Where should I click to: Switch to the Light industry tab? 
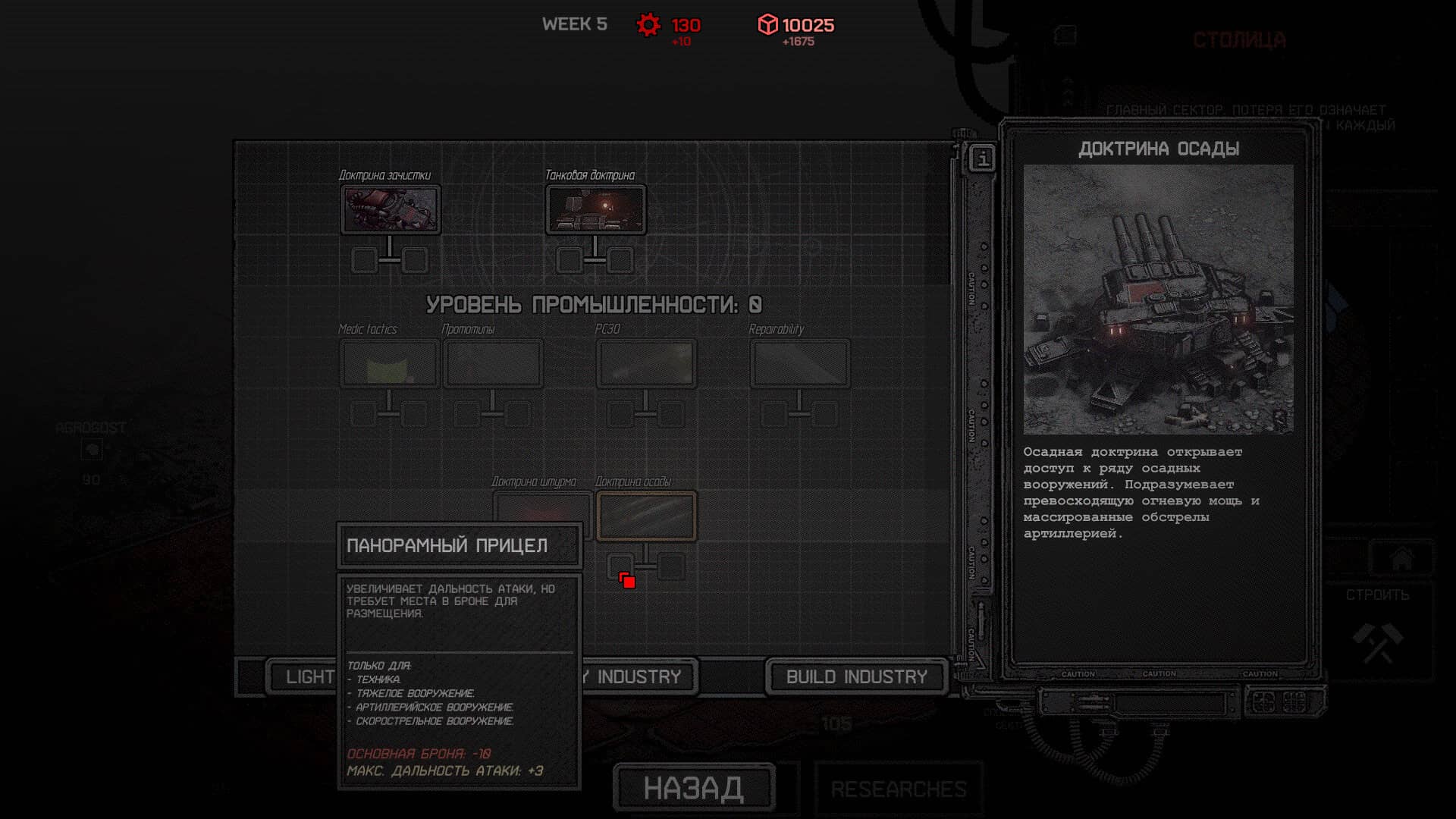303,676
